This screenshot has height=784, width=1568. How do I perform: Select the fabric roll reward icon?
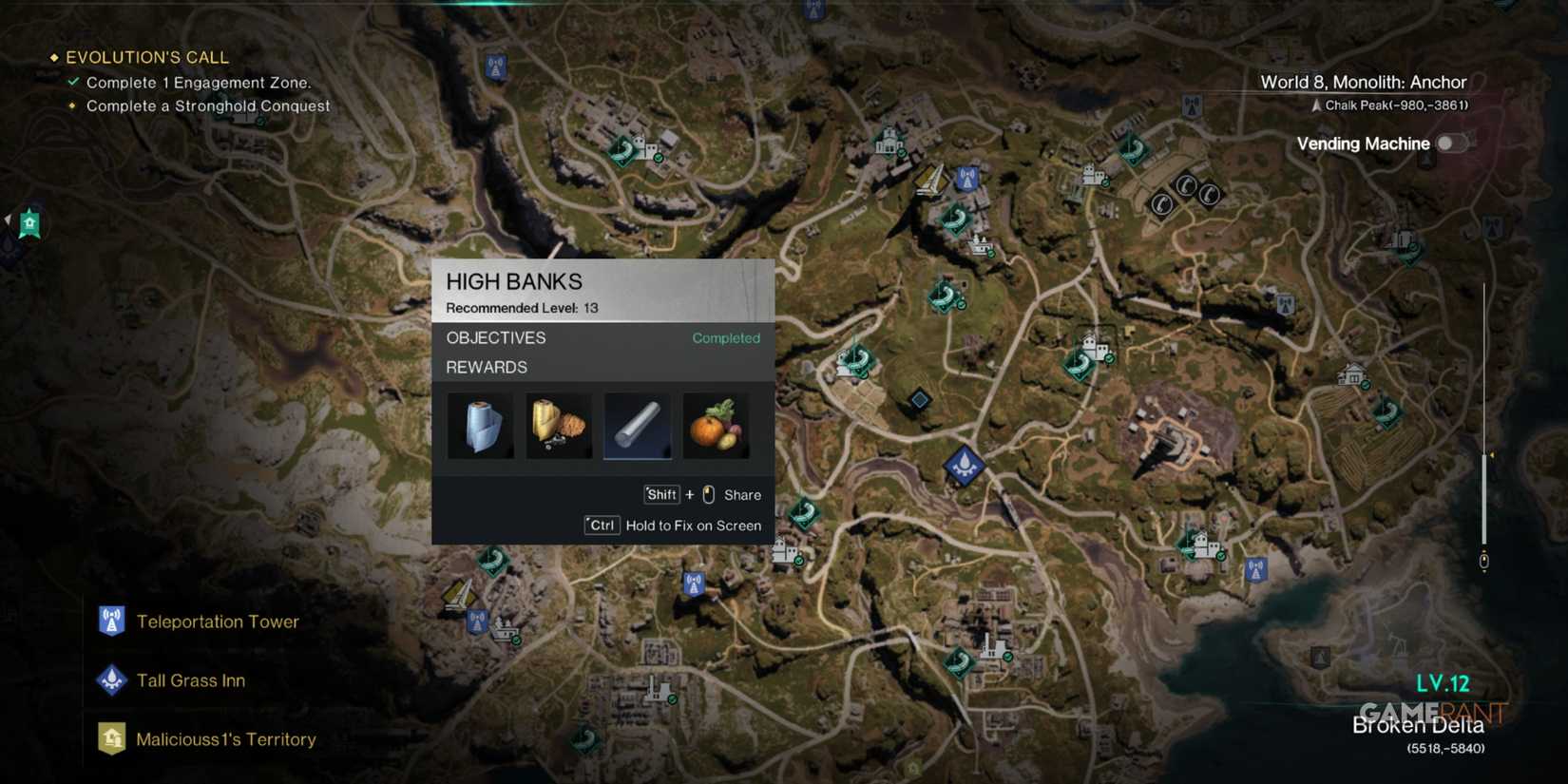pos(480,425)
